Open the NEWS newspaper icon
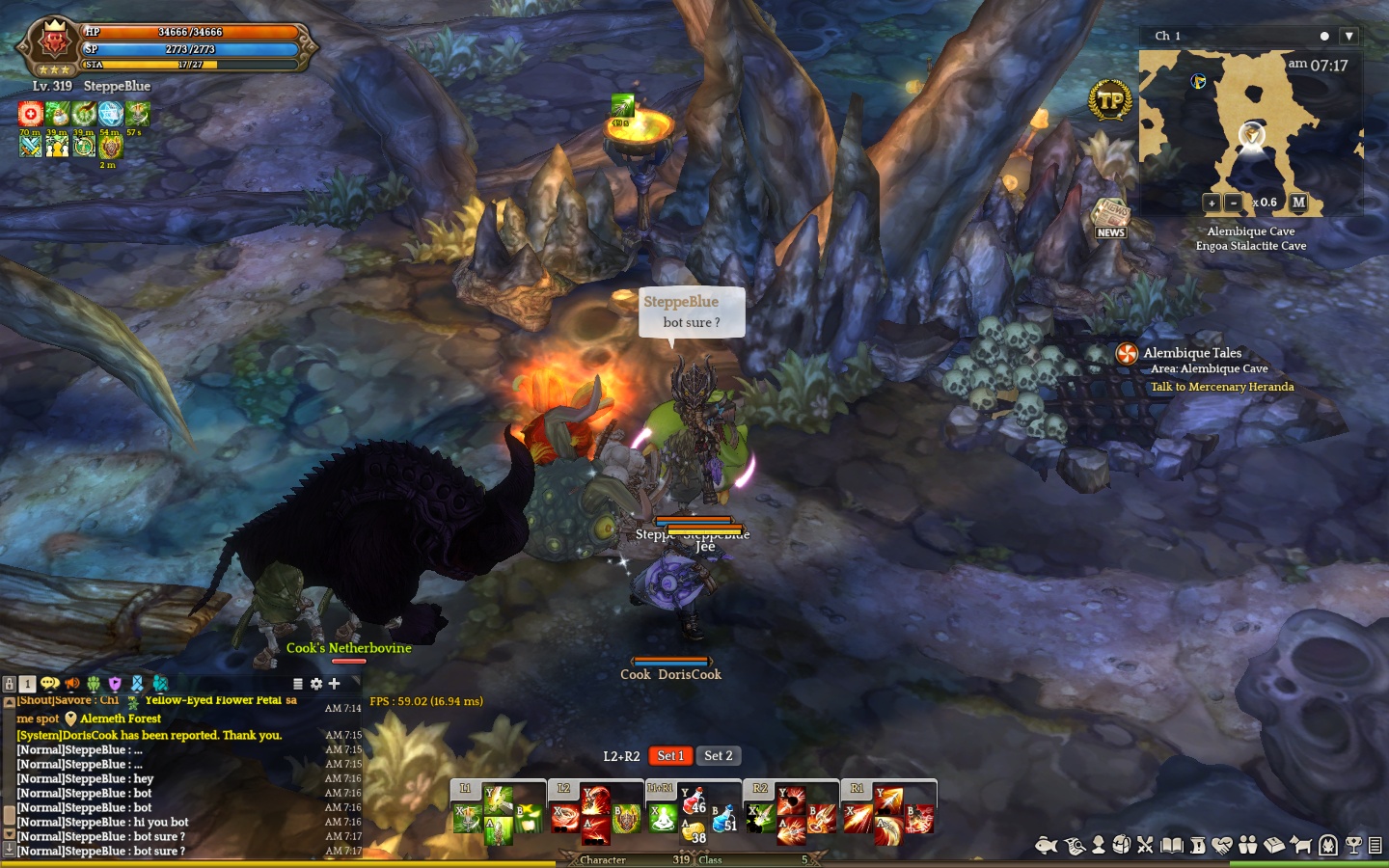The image size is (1389, 868). tap(1110, 218)
